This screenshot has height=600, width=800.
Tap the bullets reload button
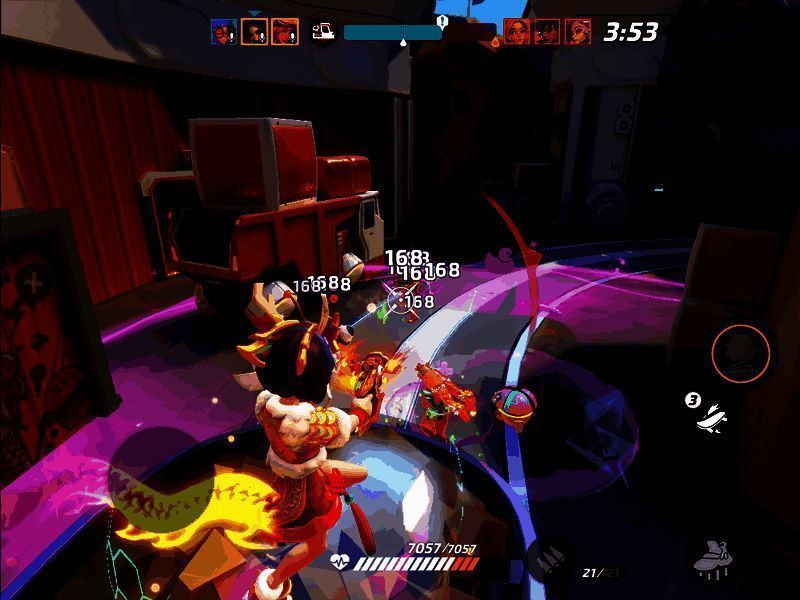tap(549, 557)
